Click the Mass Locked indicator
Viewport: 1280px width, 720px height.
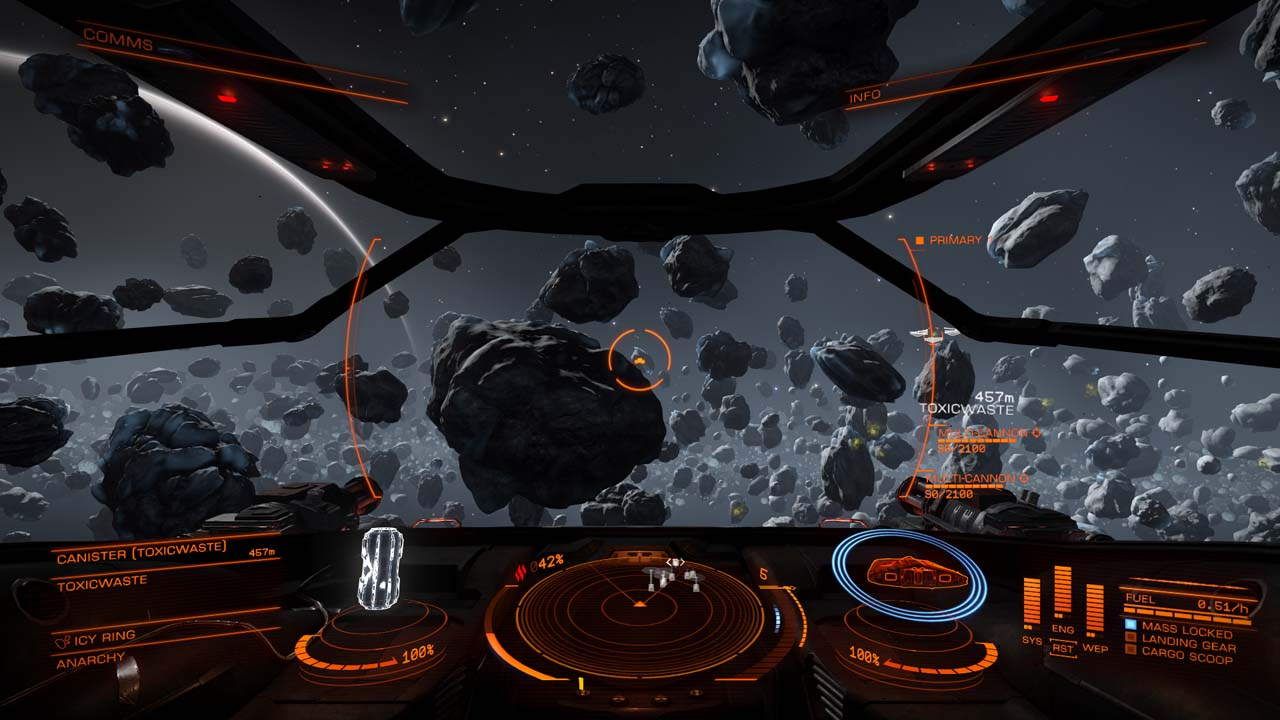click(1186, 630)
